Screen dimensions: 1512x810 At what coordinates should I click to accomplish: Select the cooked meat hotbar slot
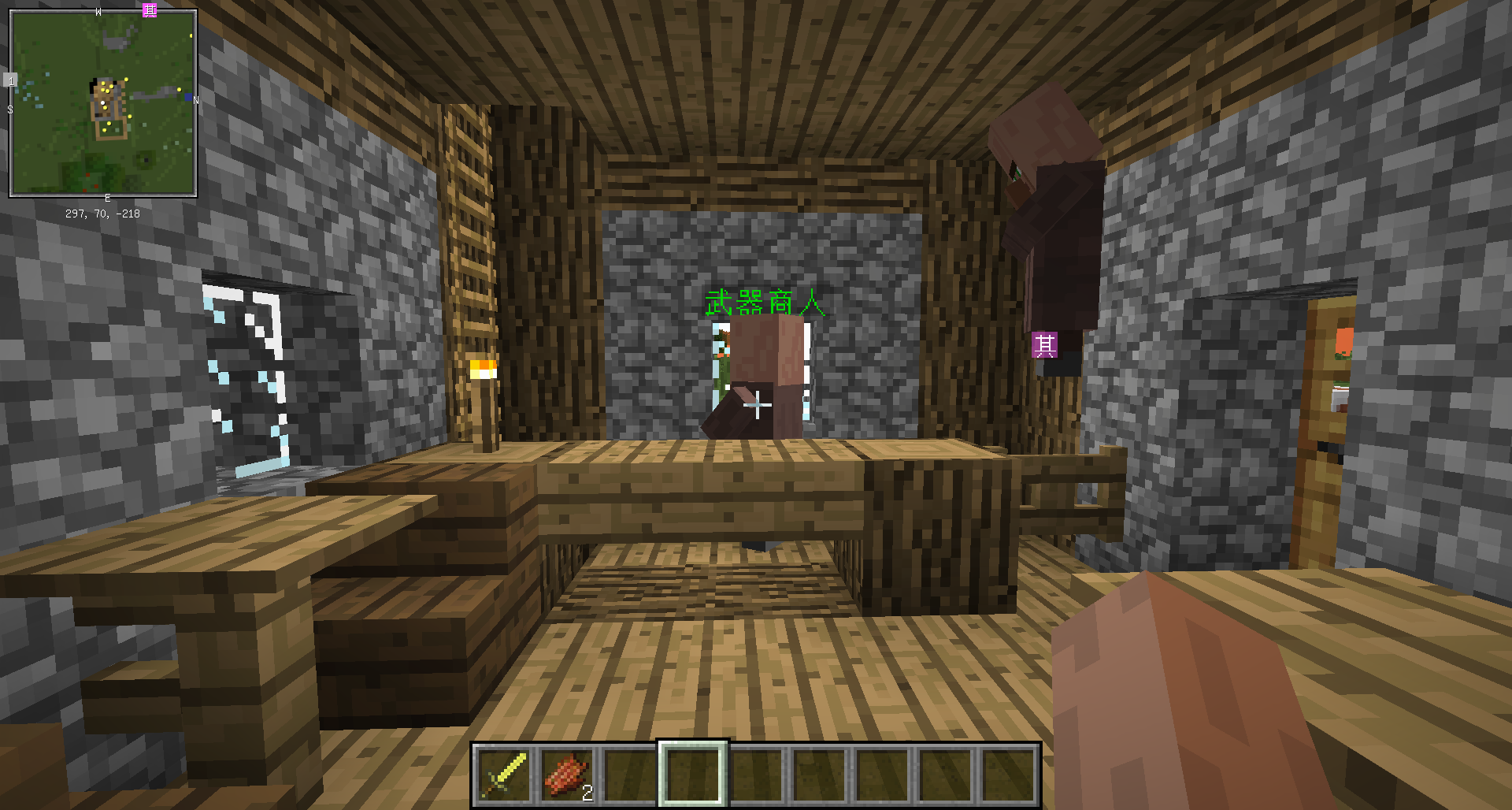568,775
